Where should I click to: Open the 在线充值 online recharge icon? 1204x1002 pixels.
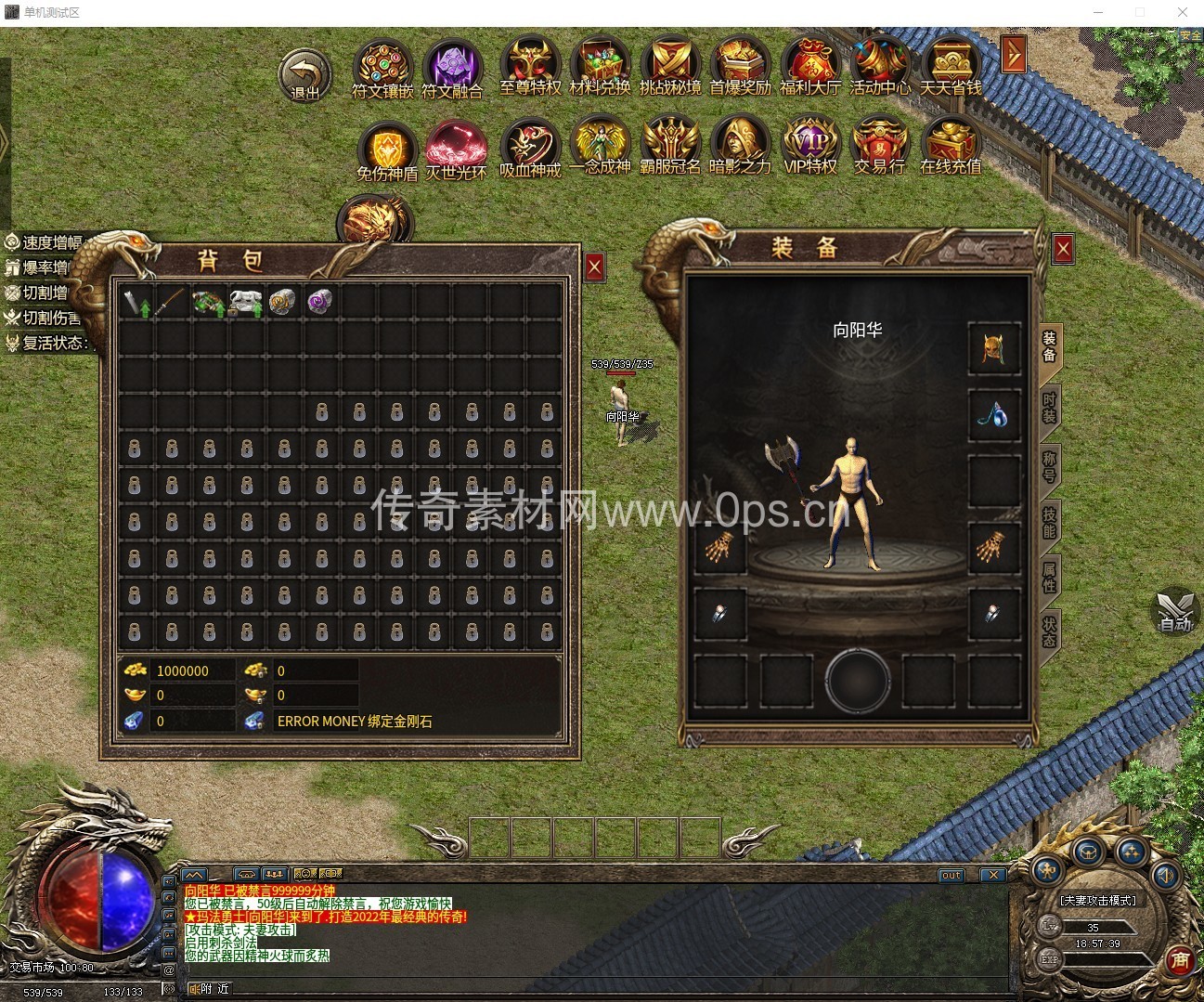(950, 146)
